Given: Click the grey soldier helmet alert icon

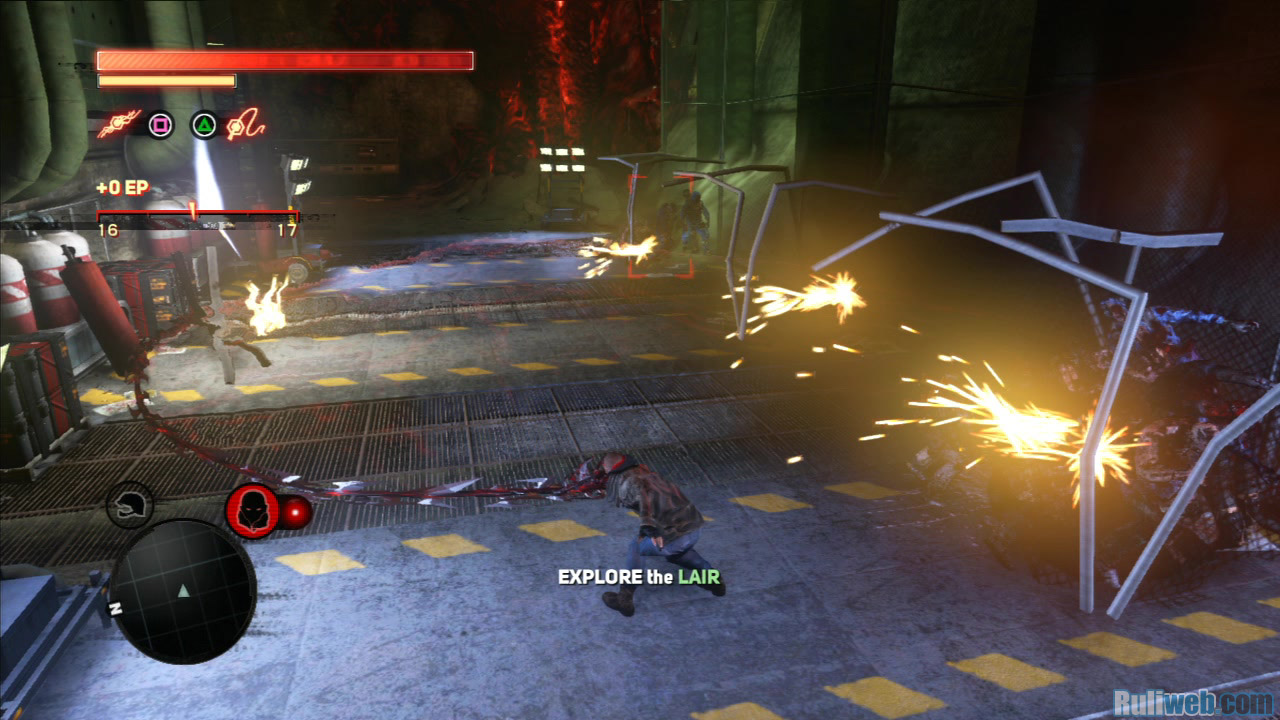Looking at the screenshot, I should [130, 505].
